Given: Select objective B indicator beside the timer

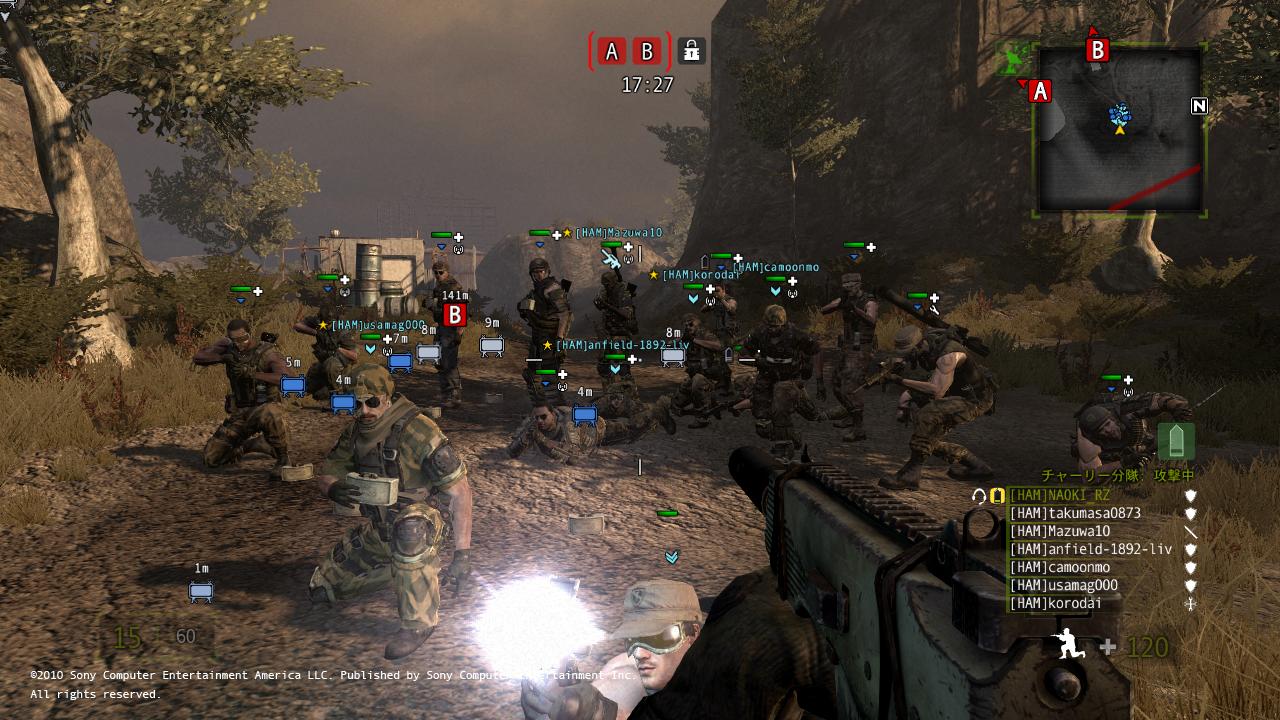Looking at the screenshot, I should [x=647, y=51].
